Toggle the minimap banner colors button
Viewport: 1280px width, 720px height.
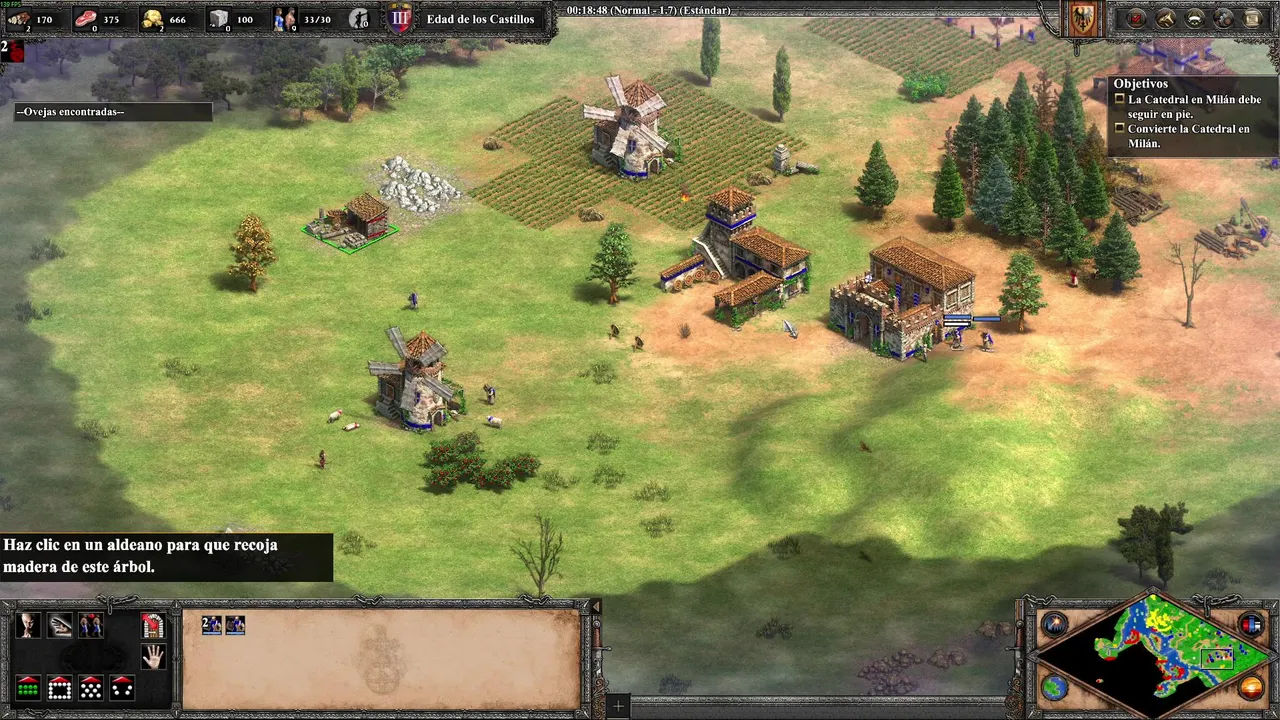(x=1251, y=625)
